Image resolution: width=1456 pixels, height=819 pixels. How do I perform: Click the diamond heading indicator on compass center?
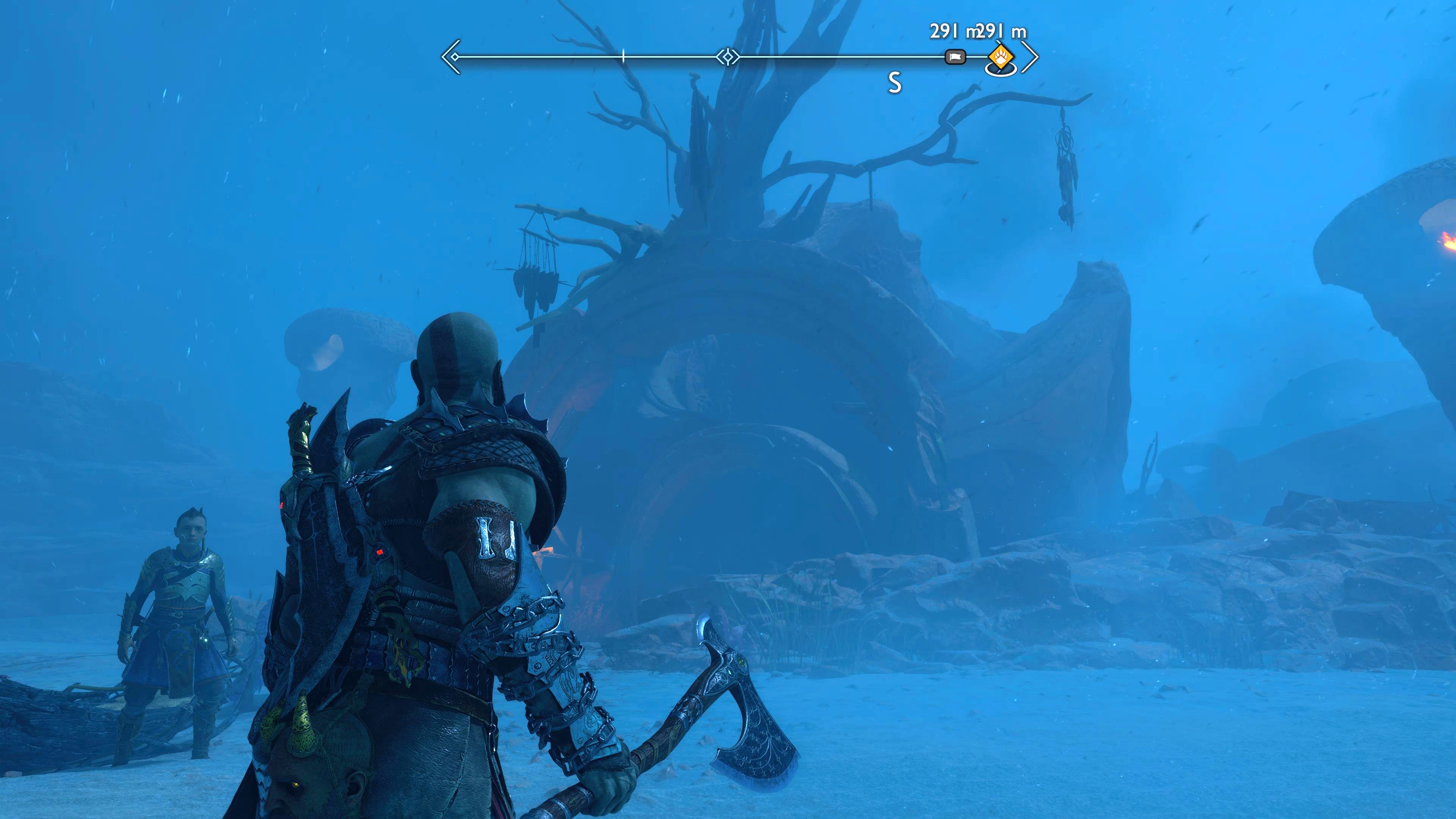pos(728,56)
